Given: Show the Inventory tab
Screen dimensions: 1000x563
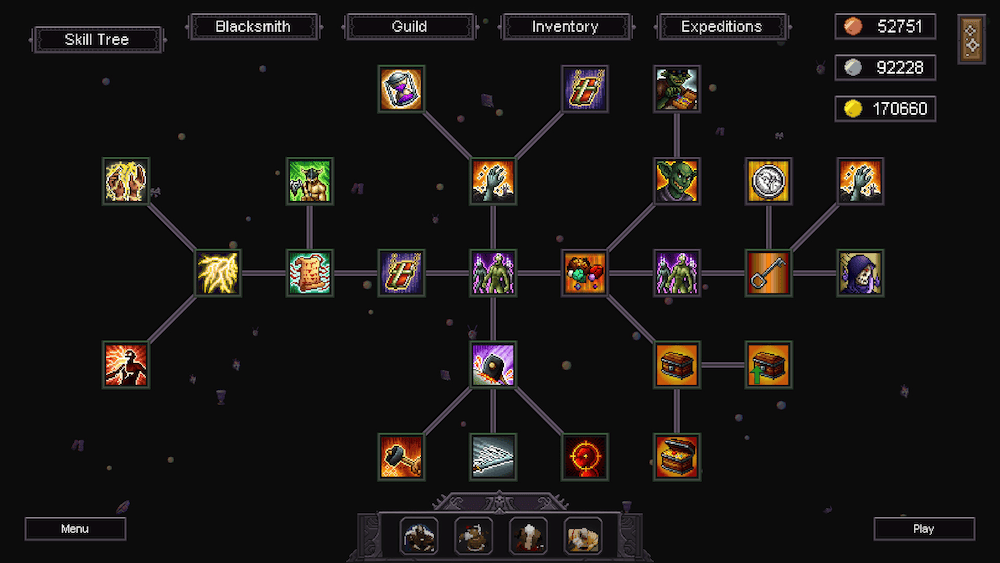Looking at the screenshot, I should [565, 27].
